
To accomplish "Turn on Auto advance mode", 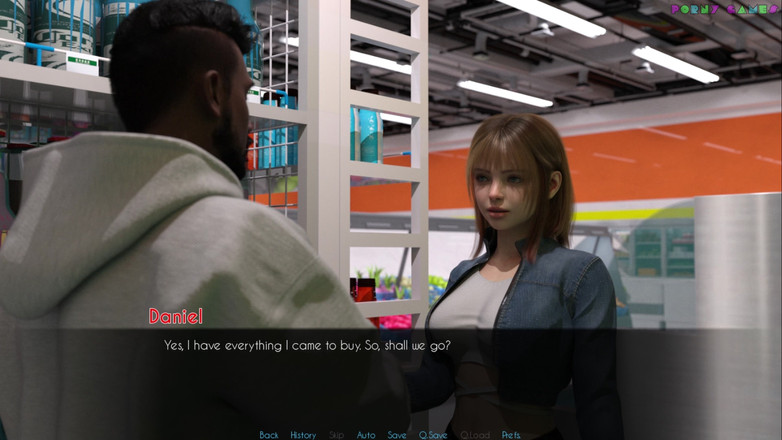I will coord(366,435).
